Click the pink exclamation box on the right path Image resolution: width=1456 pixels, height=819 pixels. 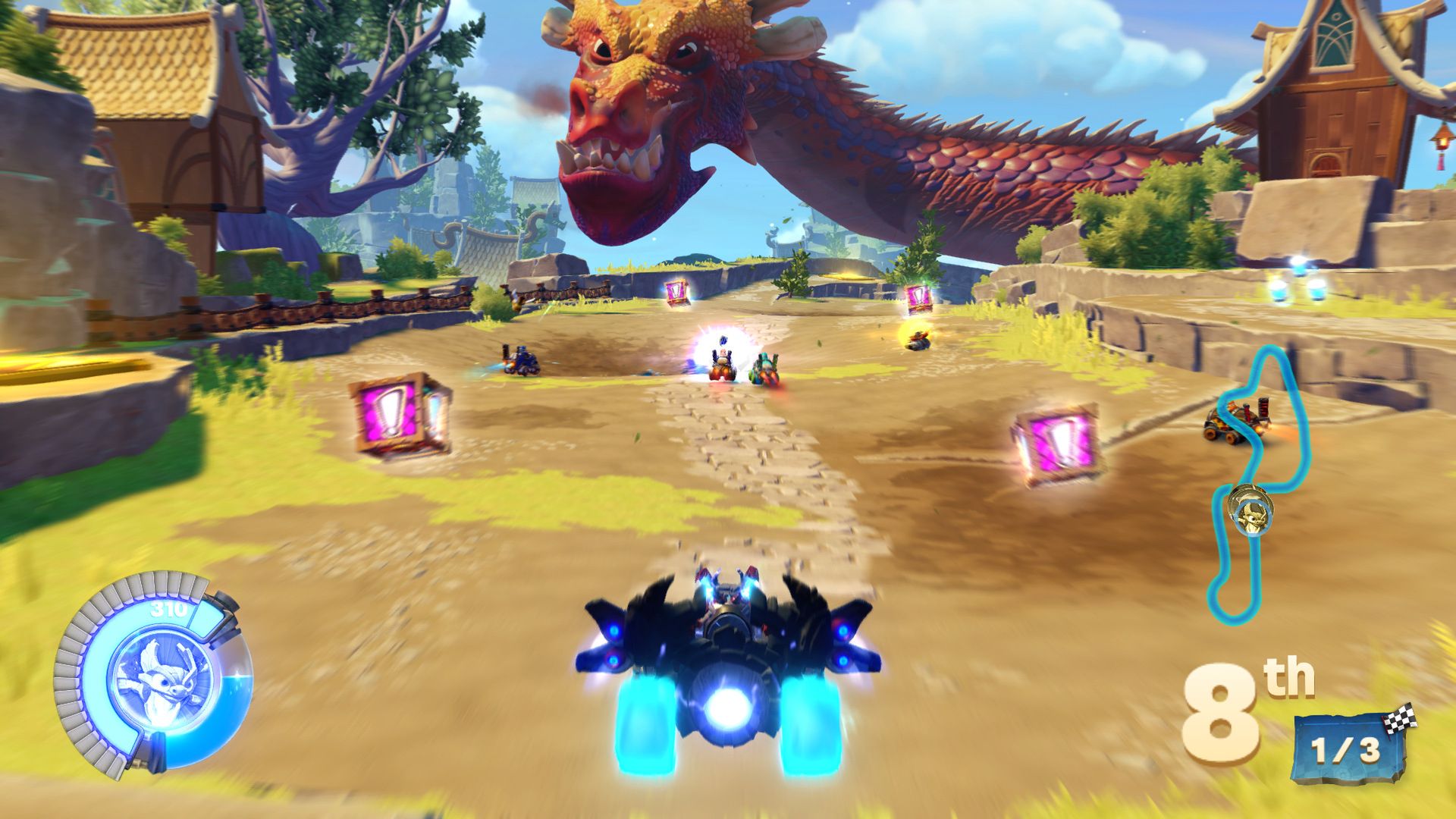pos(1055,441)
